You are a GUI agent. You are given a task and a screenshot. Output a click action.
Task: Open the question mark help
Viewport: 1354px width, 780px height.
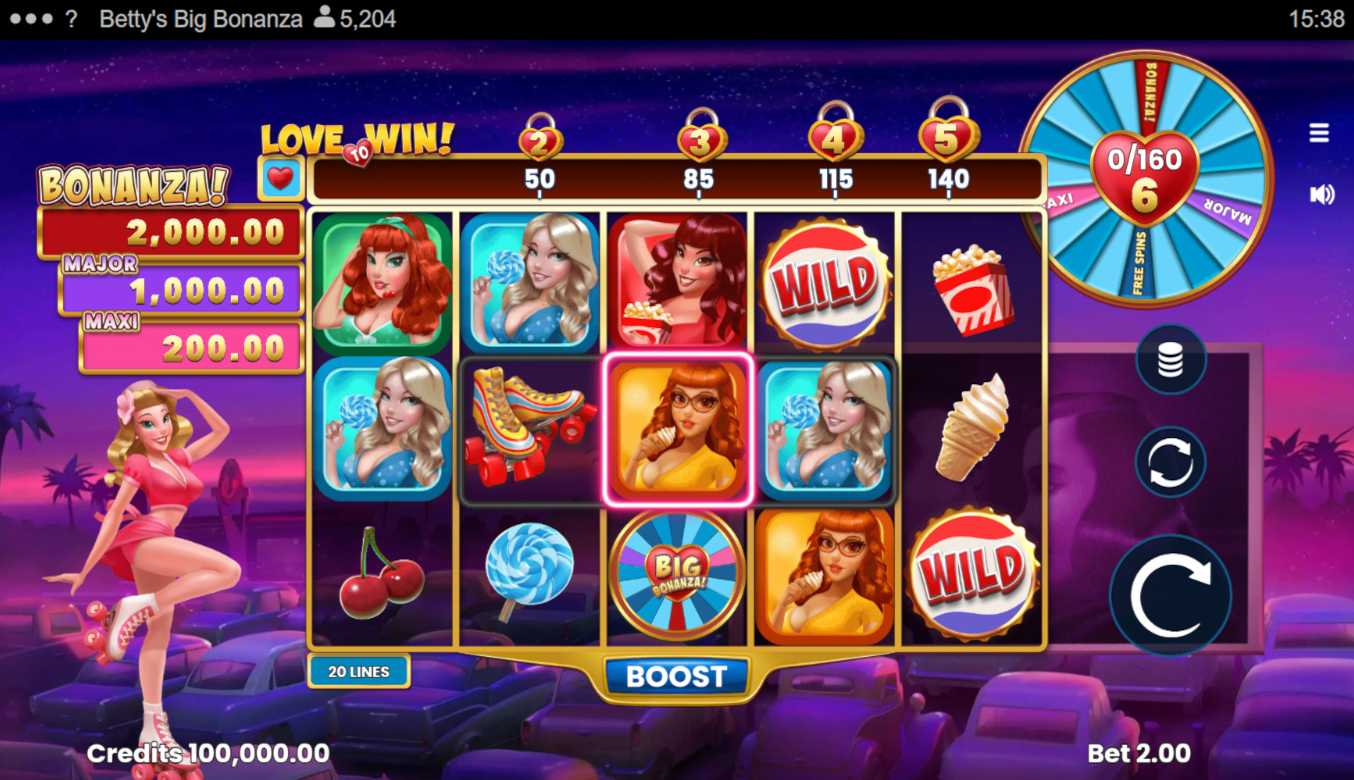pos(71,19)
